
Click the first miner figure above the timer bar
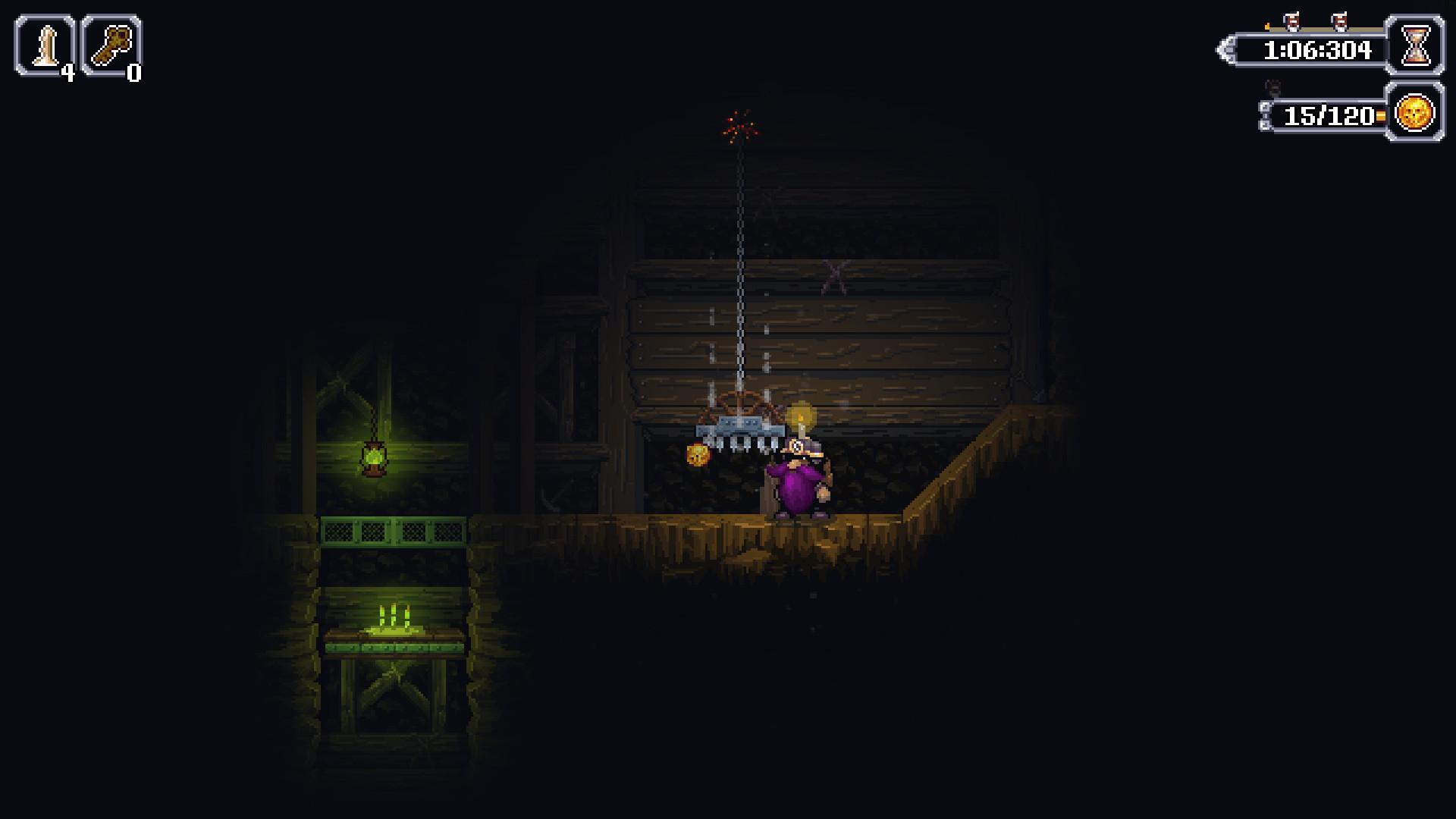[x=1292, y=20]
